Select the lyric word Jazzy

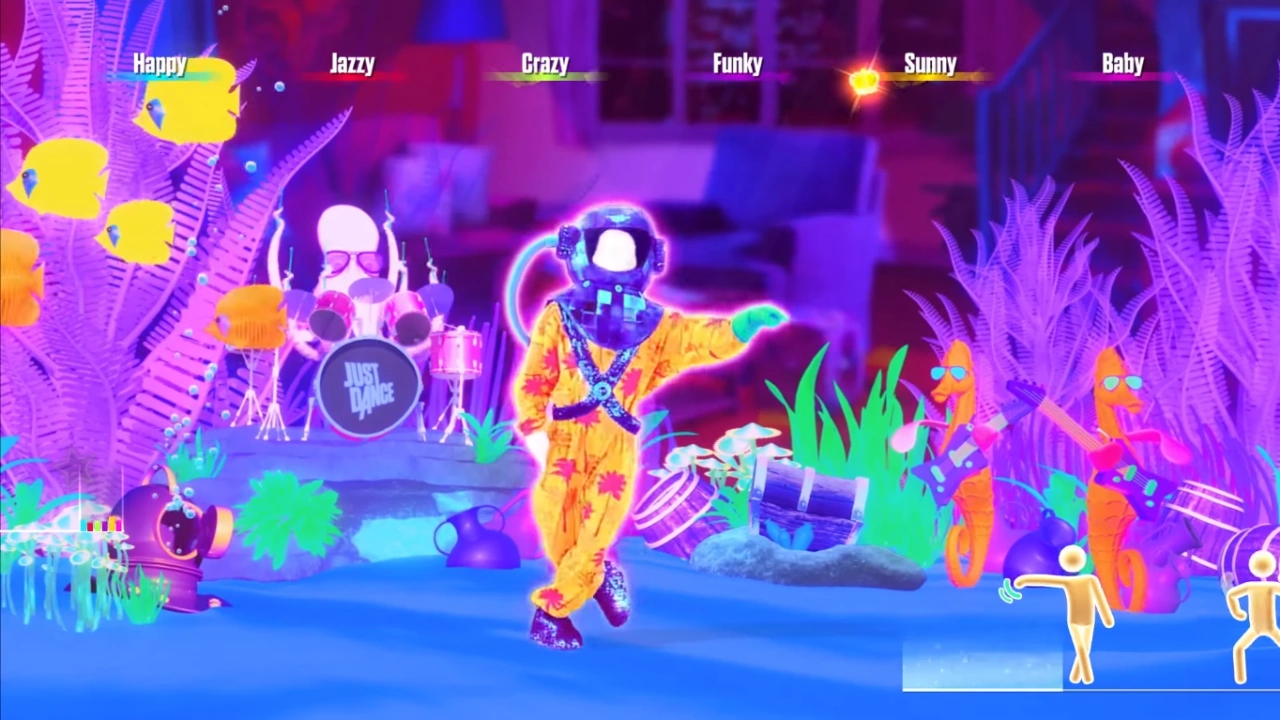[x=352, y=64]
